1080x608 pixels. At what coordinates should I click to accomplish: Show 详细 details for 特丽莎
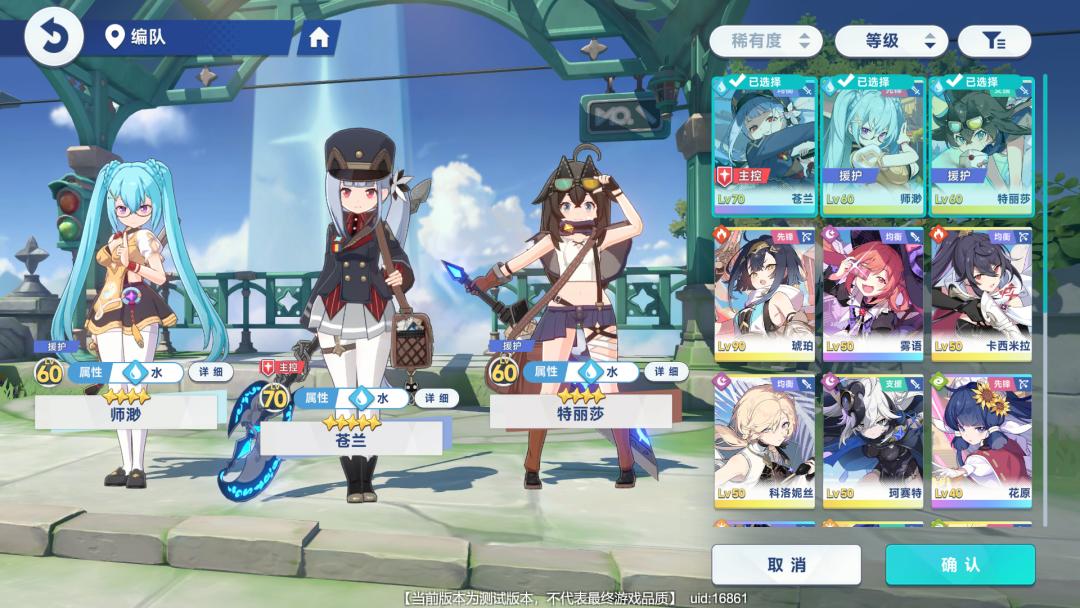665,372
